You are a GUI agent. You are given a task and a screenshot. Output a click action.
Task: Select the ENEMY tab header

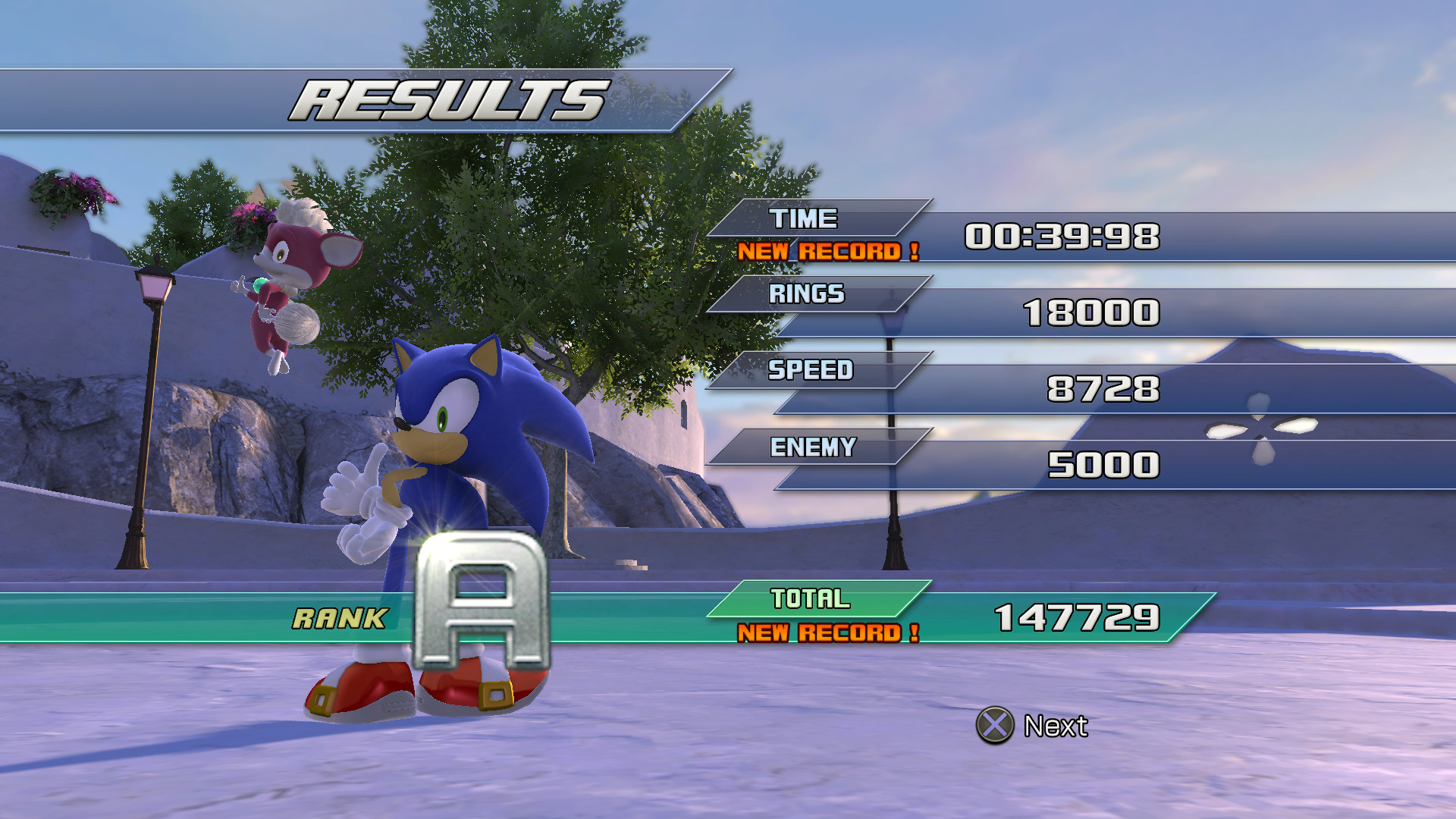click(813, 447)
